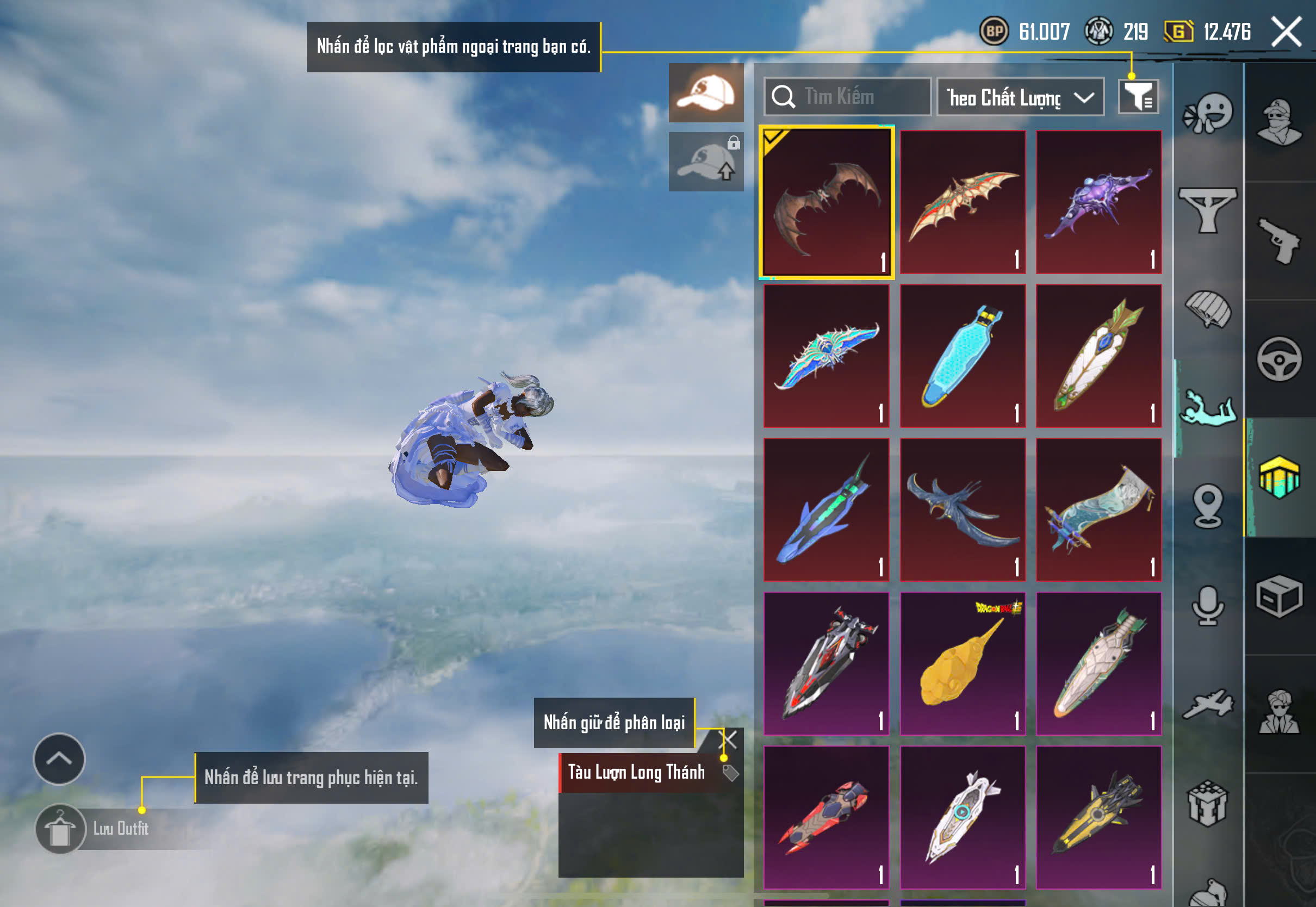Select the cyan honeycomb surfboard glider
This screenshot has height=907, width=1316.
point(963,356)
